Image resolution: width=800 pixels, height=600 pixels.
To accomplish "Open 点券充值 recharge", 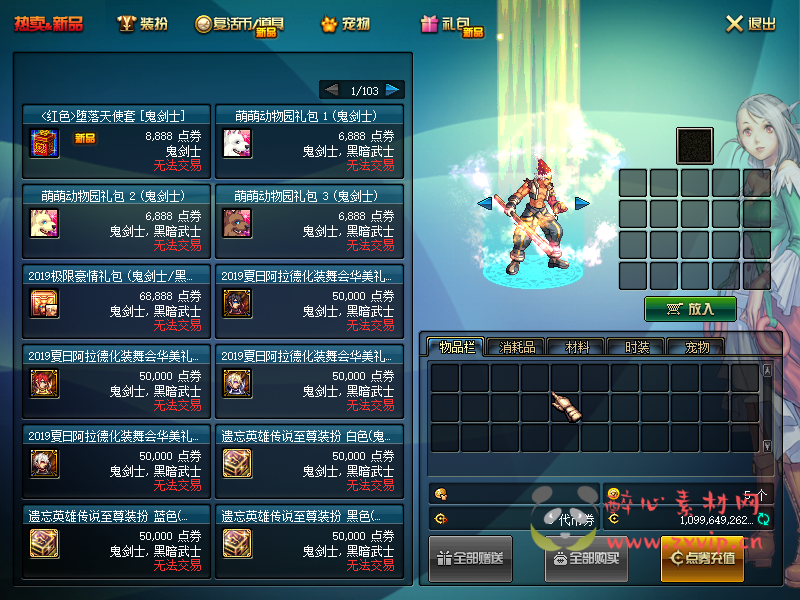I will 702,558.
